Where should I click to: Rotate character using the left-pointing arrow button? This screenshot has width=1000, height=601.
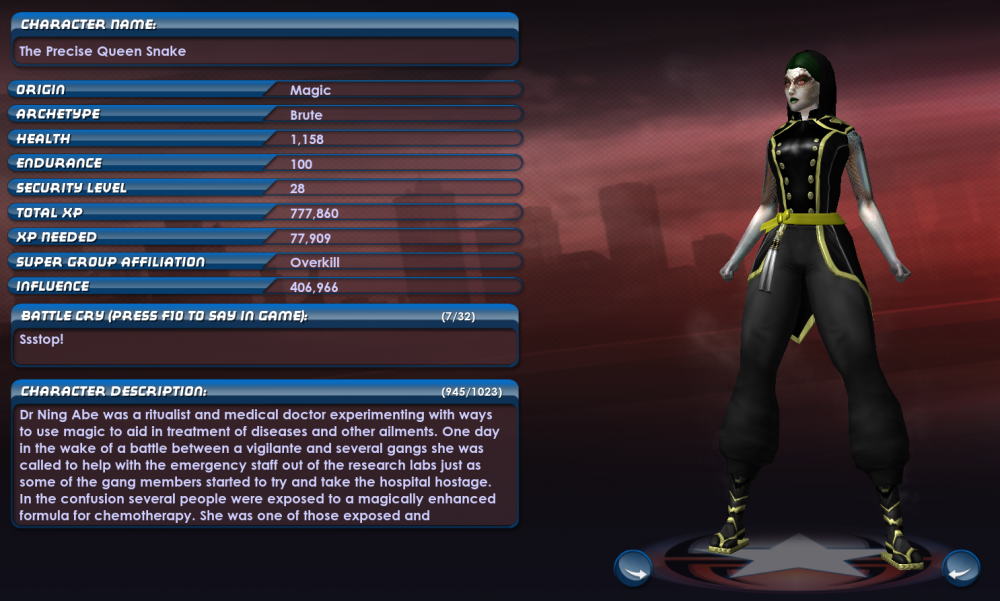960,568
